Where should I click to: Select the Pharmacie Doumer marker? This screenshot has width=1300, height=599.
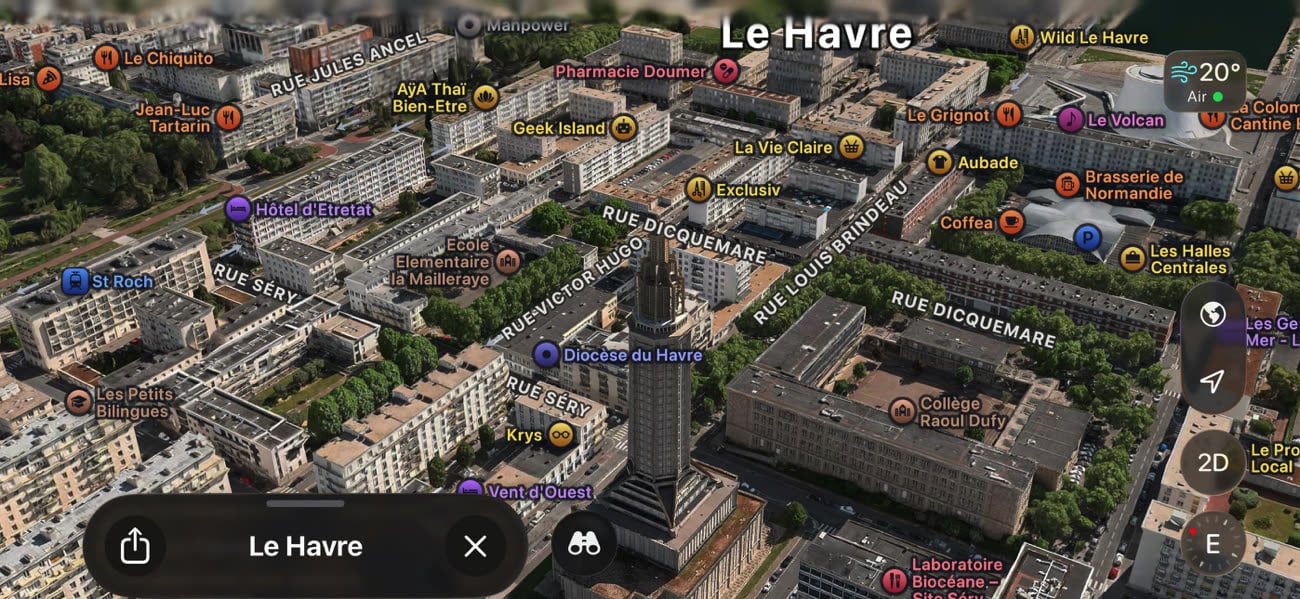727,71
